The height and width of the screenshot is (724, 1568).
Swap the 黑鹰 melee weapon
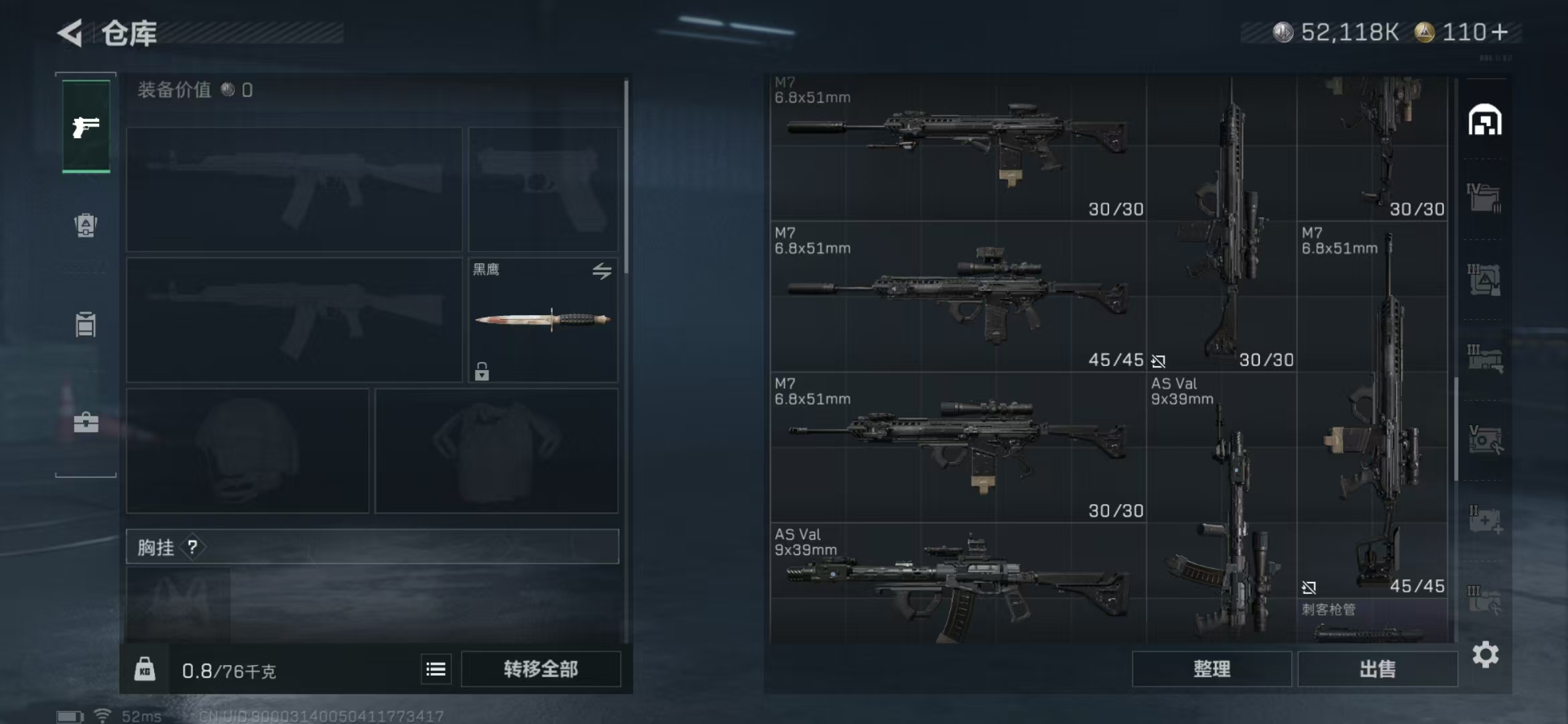[x=601, y=271]
